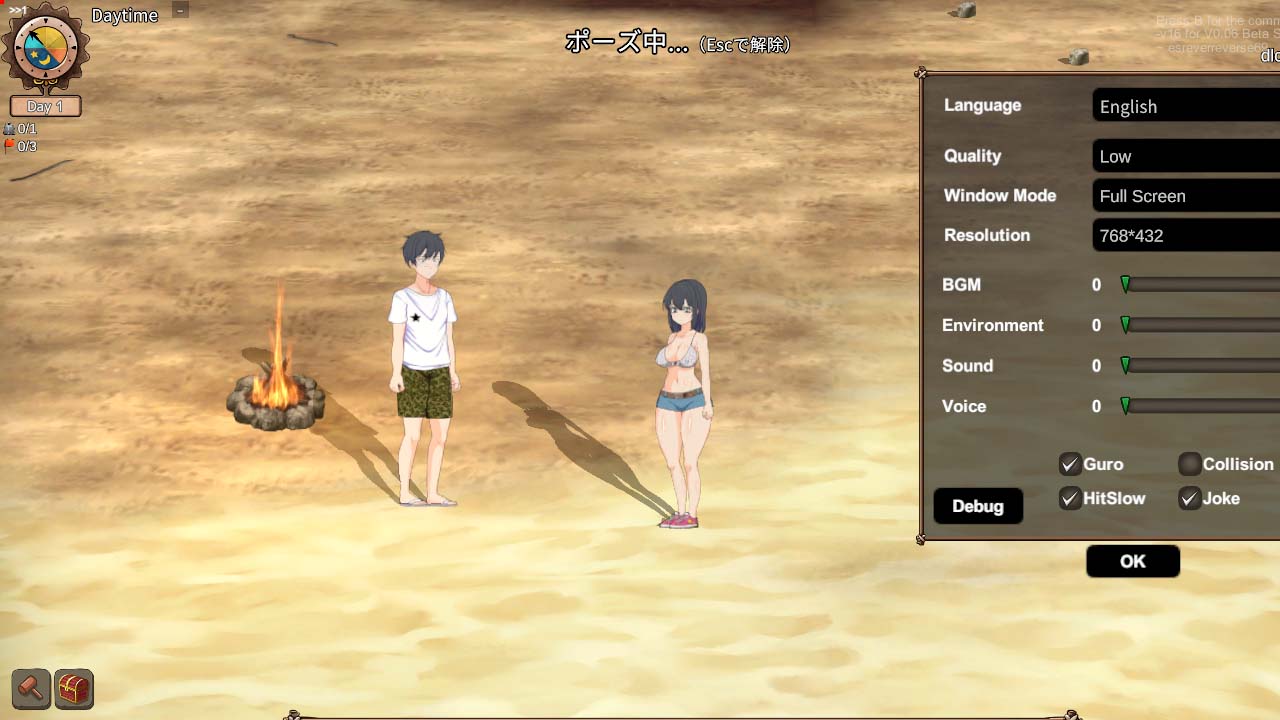Disable the Guro option
The width and height of the screenshot is (1280, 720).
pos(1070,463)
